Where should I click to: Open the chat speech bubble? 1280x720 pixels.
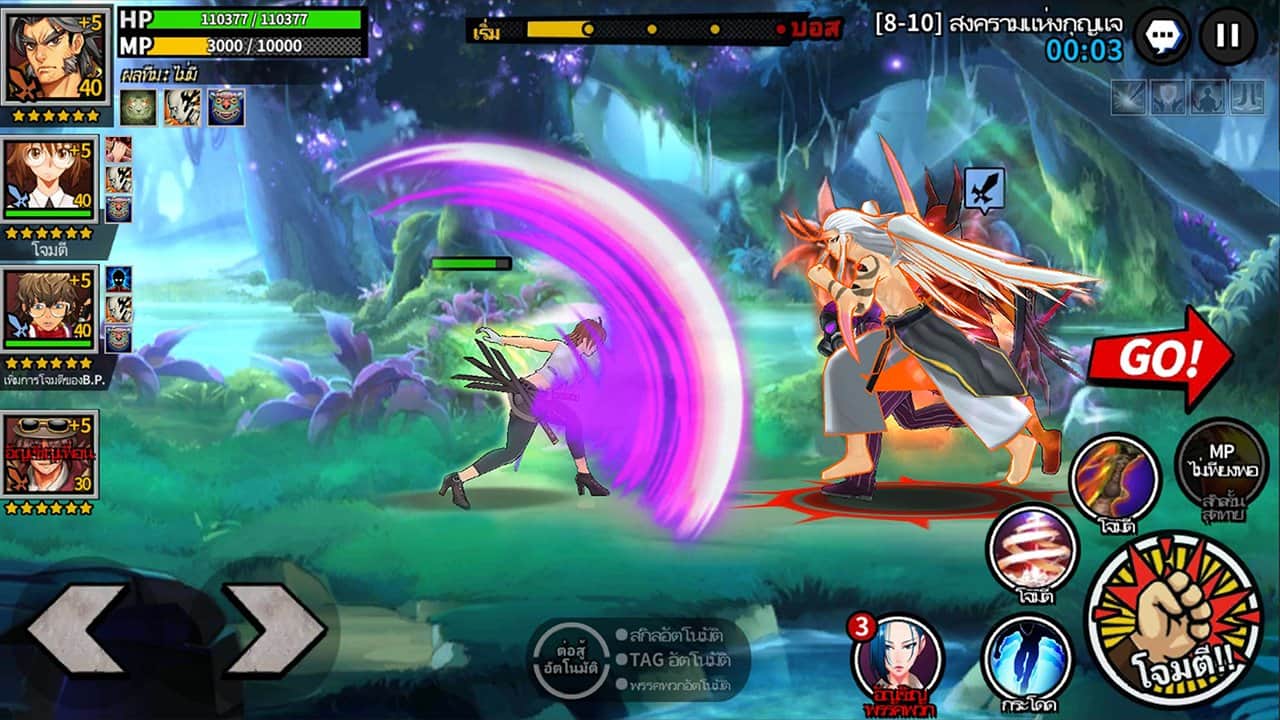(1162, 37)
